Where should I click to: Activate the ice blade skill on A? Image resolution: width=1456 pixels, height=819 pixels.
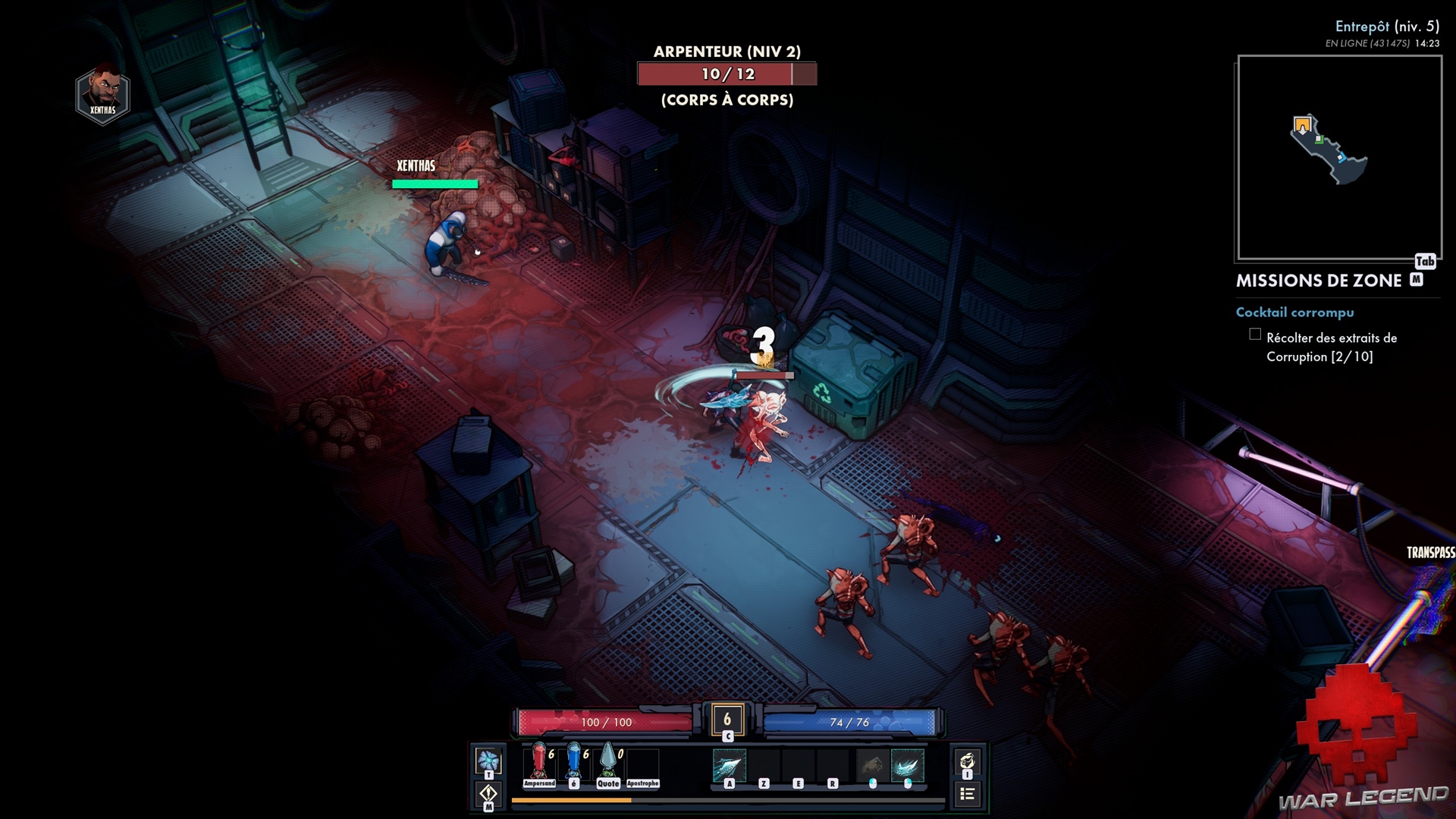(x=729, y=765)
